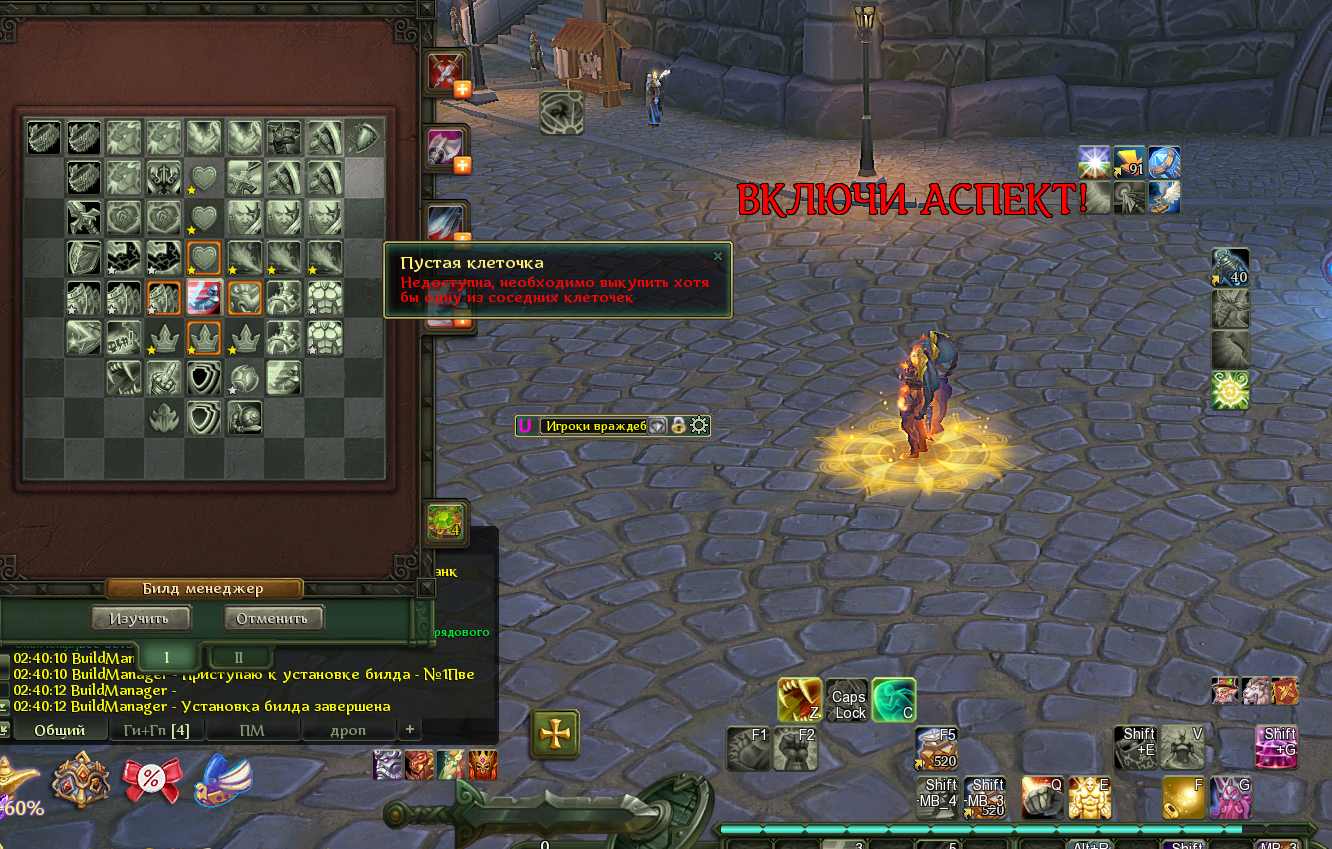This screenshot has width=1332, height=849.
Task: Activate the fist punch ability on Q
Action: click(x=1042, y=798)
